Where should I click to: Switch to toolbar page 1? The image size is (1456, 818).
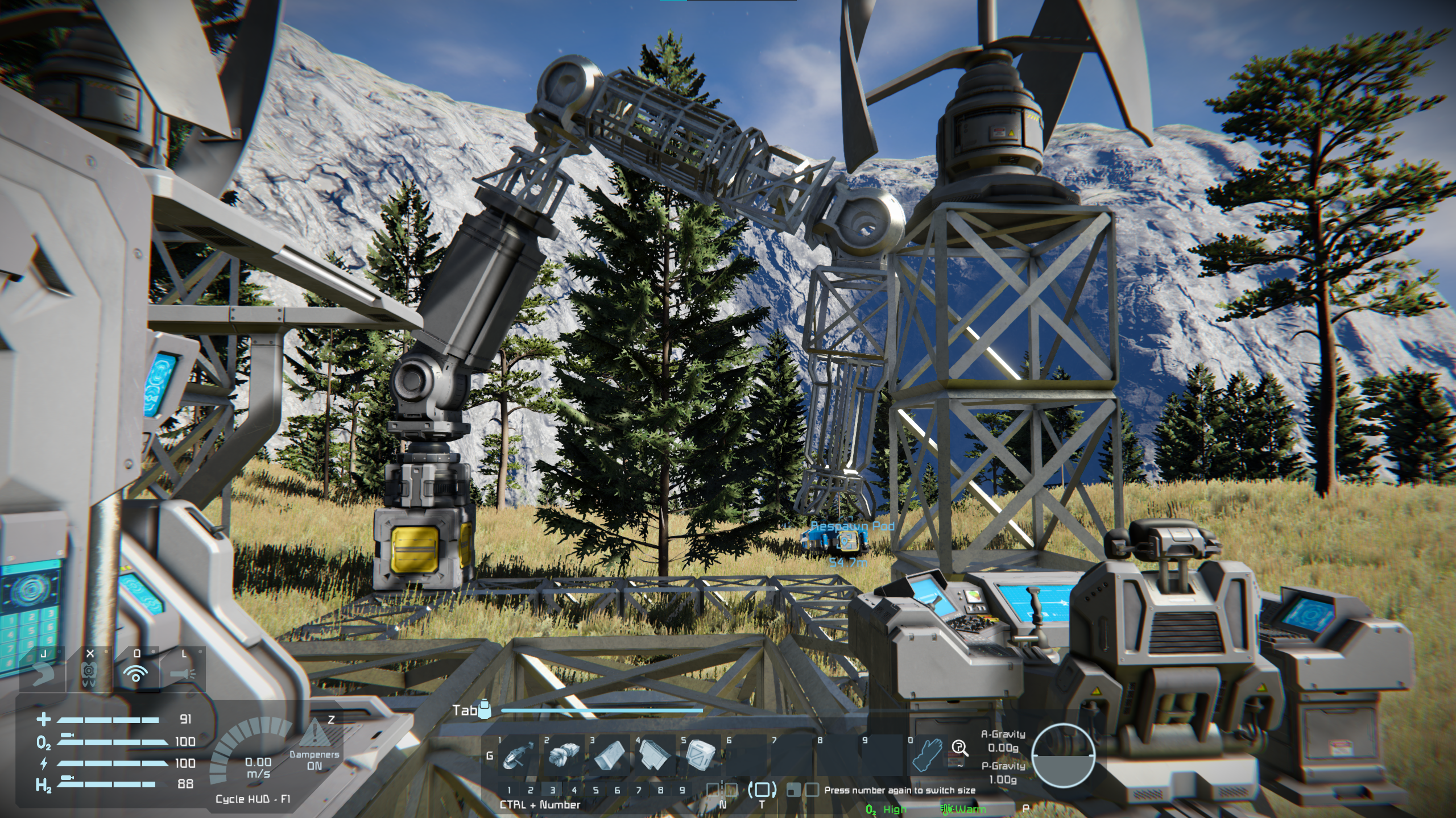[x=509, y=790]
